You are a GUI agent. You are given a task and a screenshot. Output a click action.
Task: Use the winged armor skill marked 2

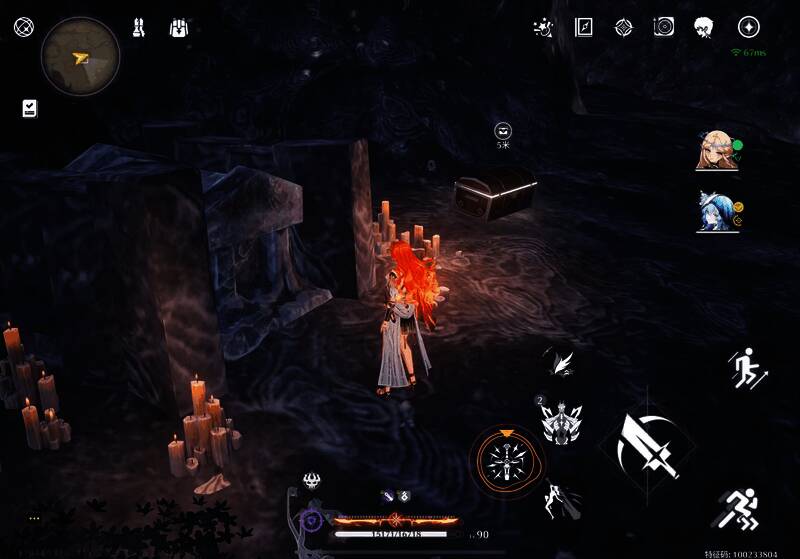coord(562,422)
